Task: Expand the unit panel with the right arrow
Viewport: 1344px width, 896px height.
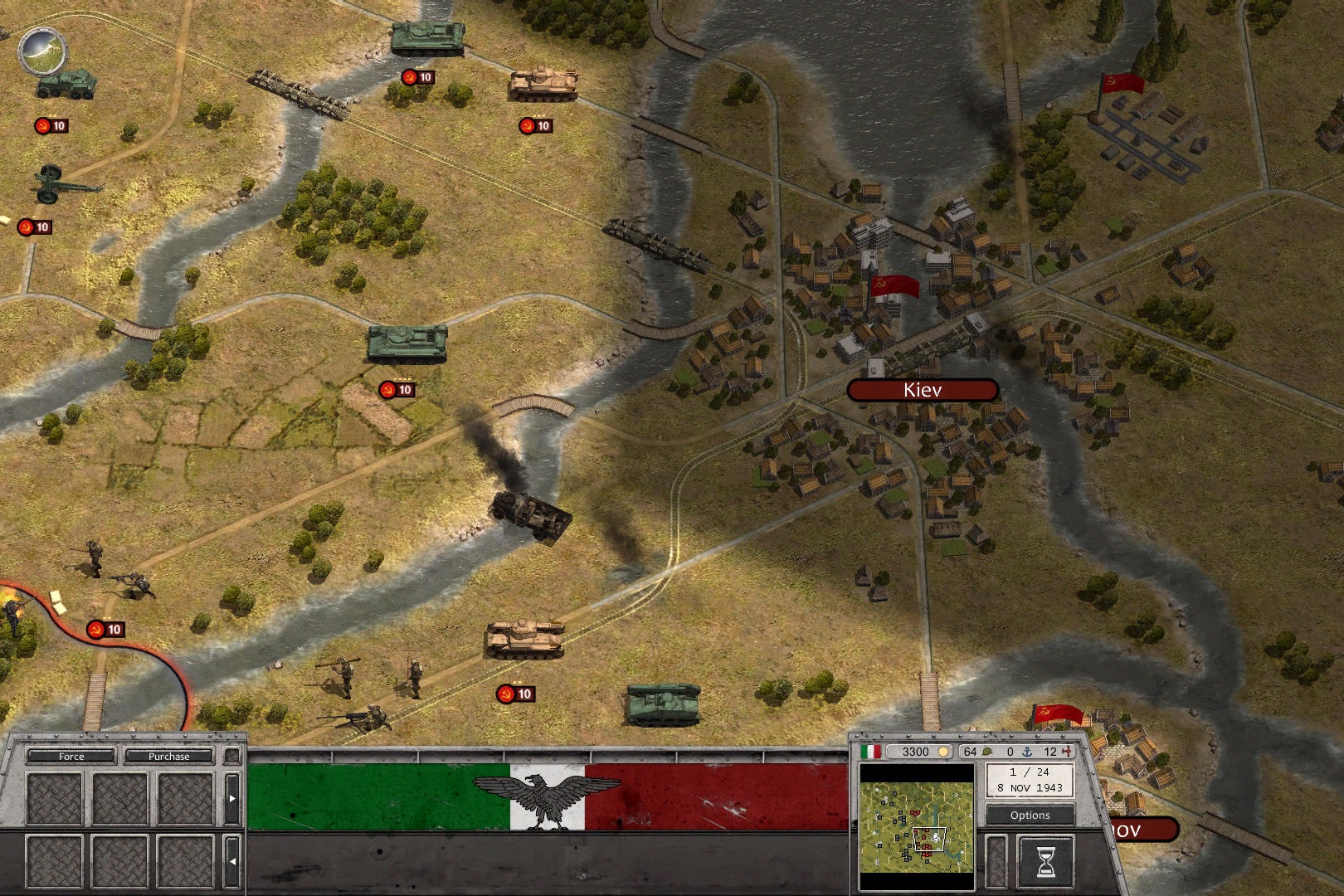Action: 232,799
